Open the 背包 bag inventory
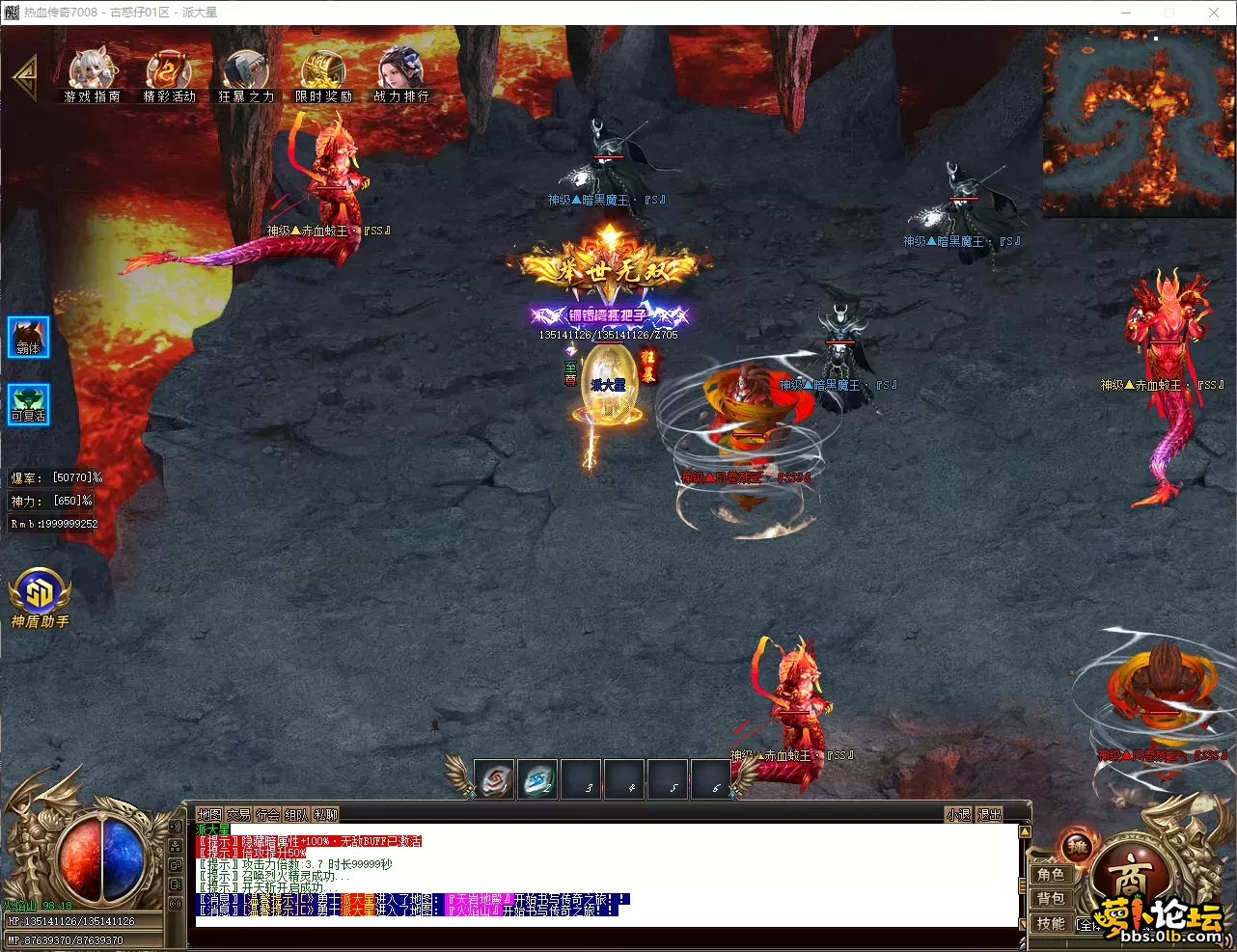This screenshot has width=1237, height=952. pos(1051,899)
